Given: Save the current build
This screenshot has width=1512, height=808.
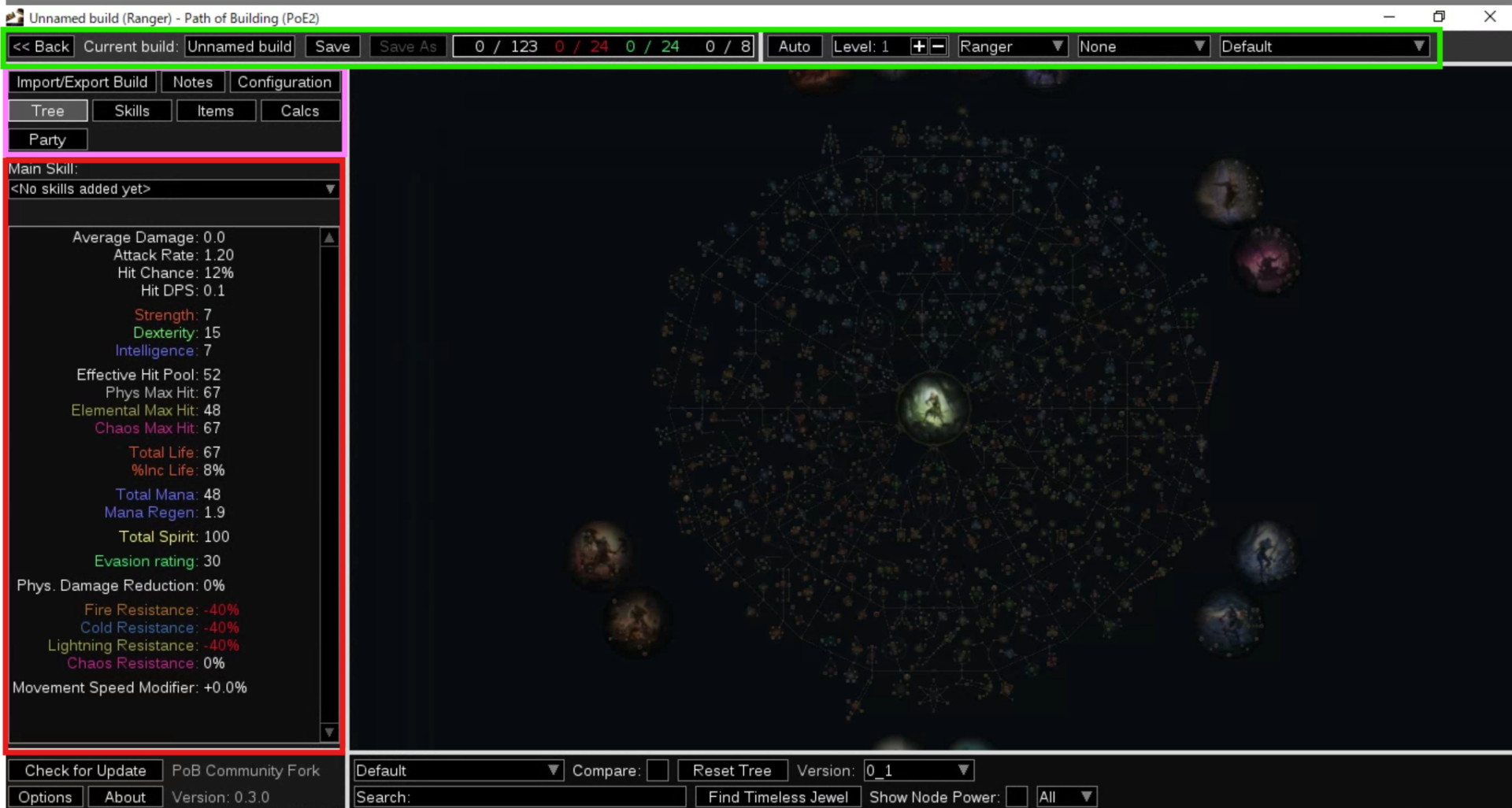Looking at the screenshot, I should pyautogui.click(x=332, y=46).
